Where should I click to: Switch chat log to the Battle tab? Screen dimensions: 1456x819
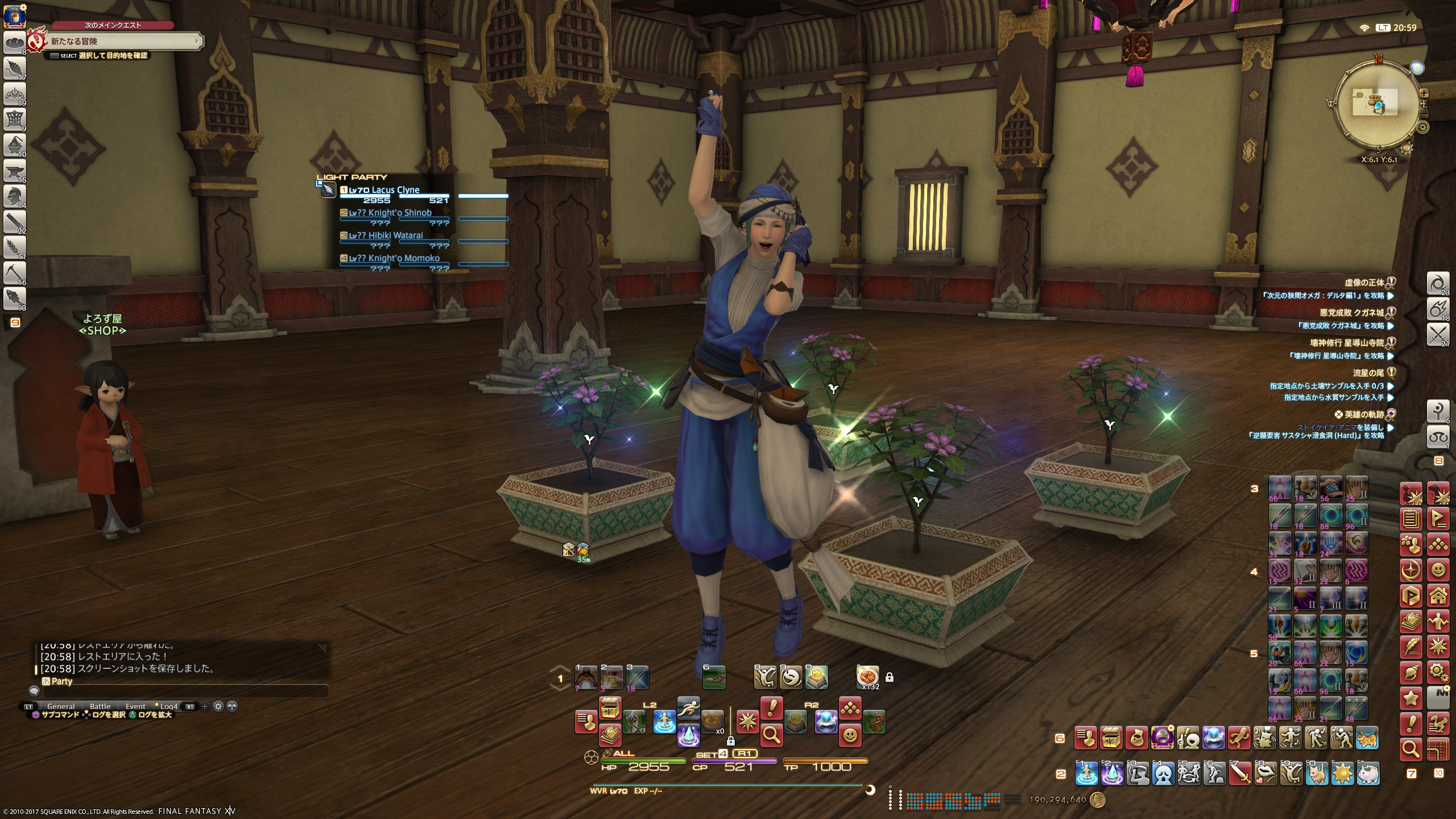[x=100, y=706]
